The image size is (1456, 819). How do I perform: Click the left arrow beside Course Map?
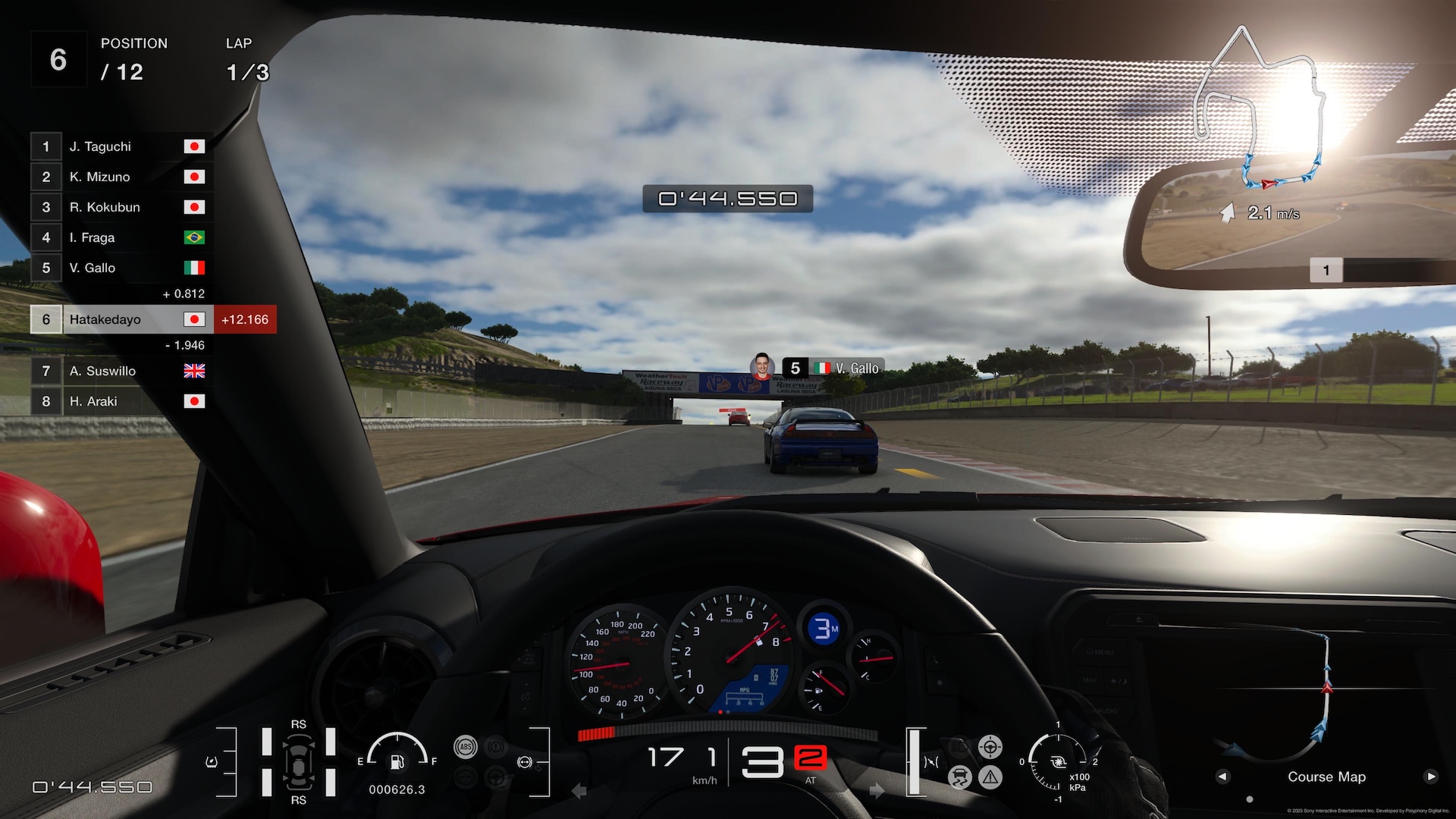tap(1222, 777)
